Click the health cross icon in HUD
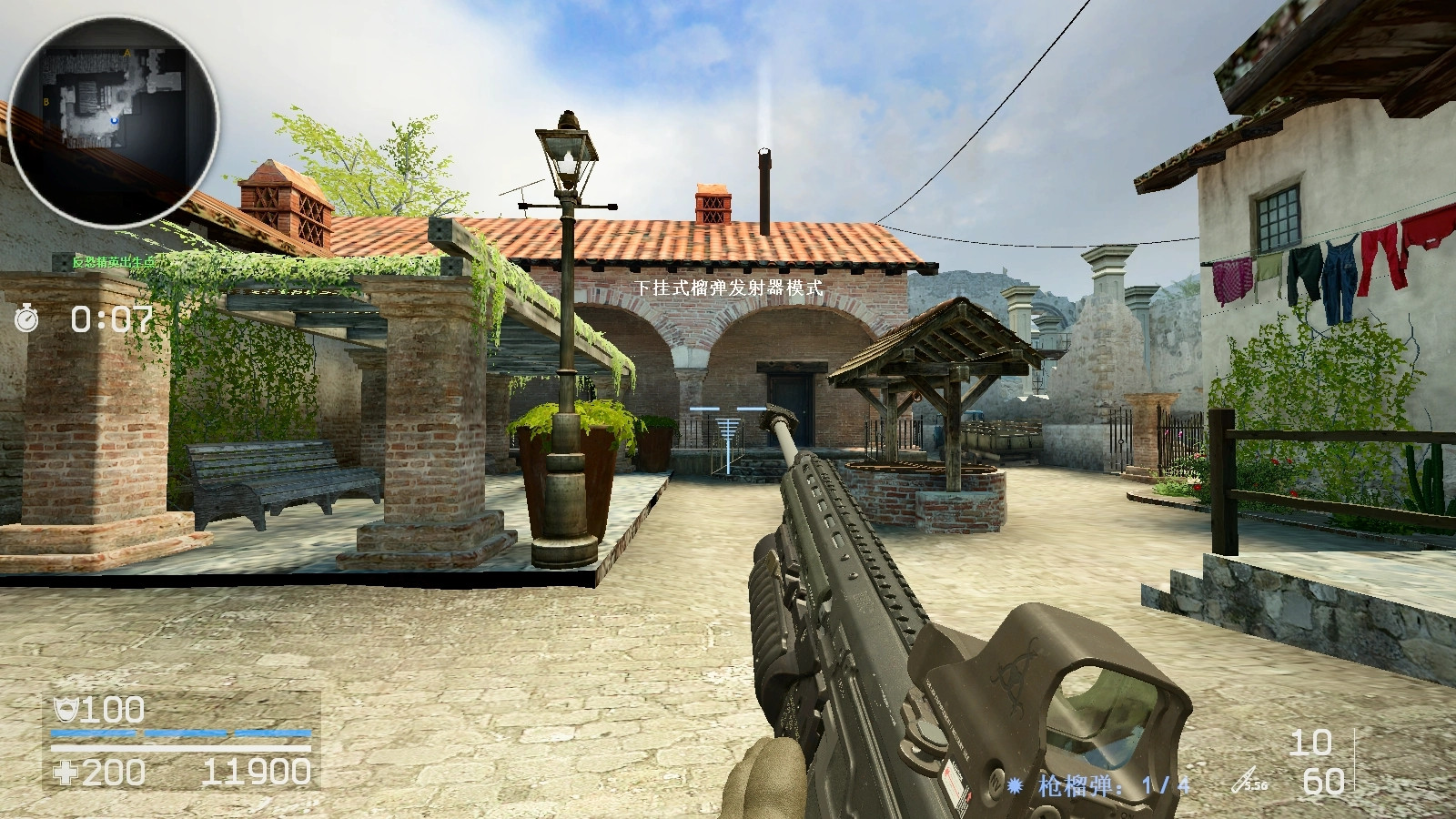Screen dimensions: 1456x819 pos(64,772)
